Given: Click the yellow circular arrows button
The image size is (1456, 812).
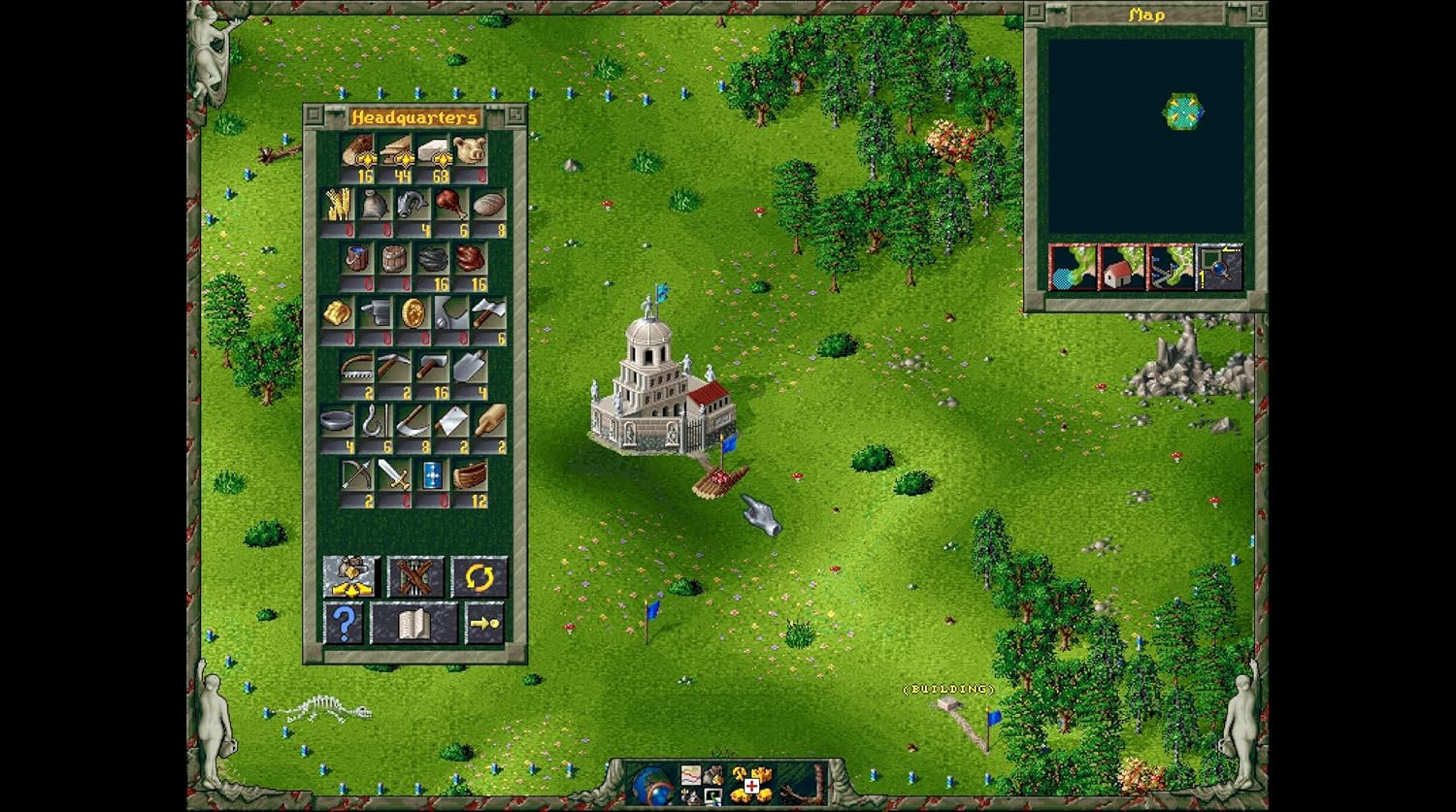Looking at the screenshot, I should [x=479, y=577].
